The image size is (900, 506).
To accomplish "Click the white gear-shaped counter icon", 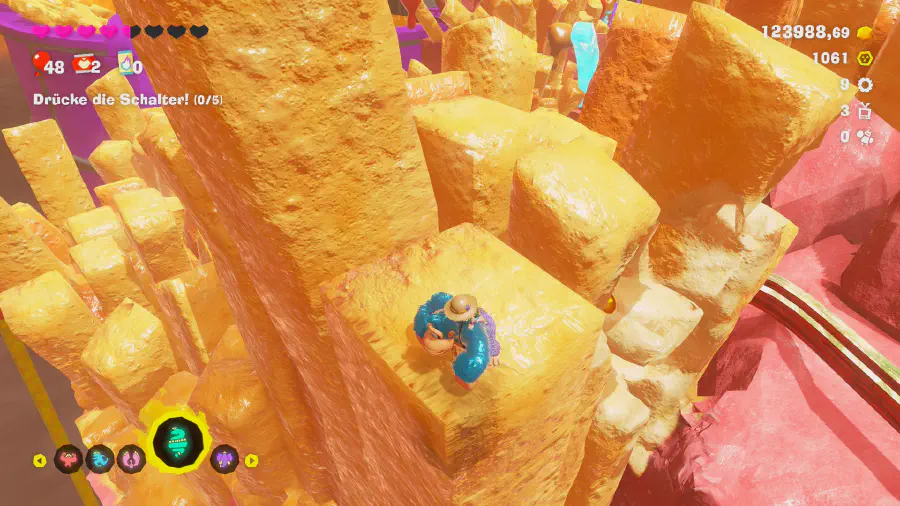I will [865, 85].
